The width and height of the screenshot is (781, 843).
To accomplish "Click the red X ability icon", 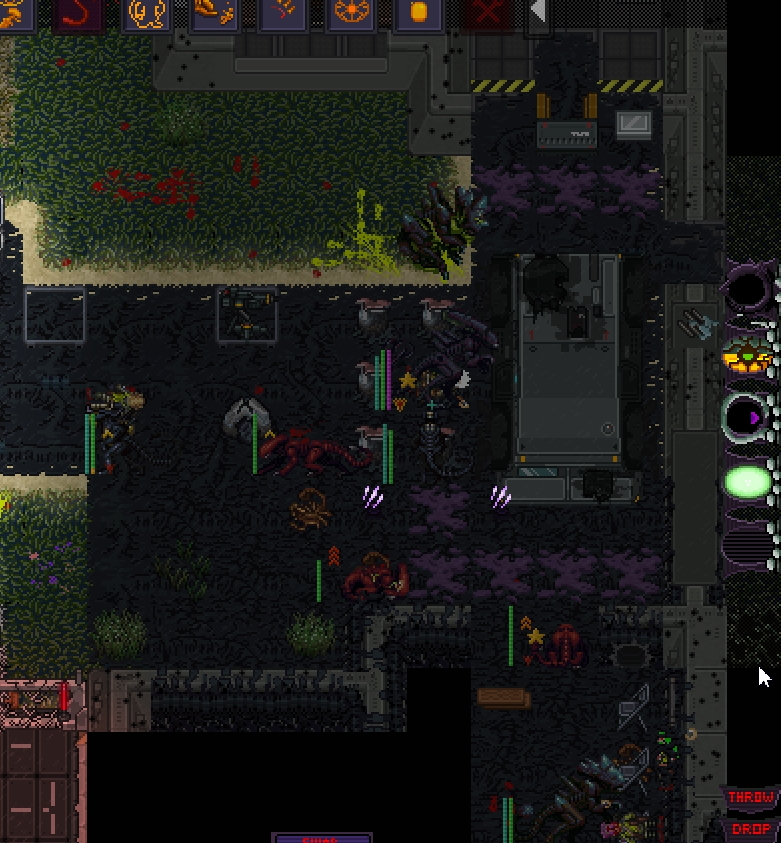I will coord(487,14).
